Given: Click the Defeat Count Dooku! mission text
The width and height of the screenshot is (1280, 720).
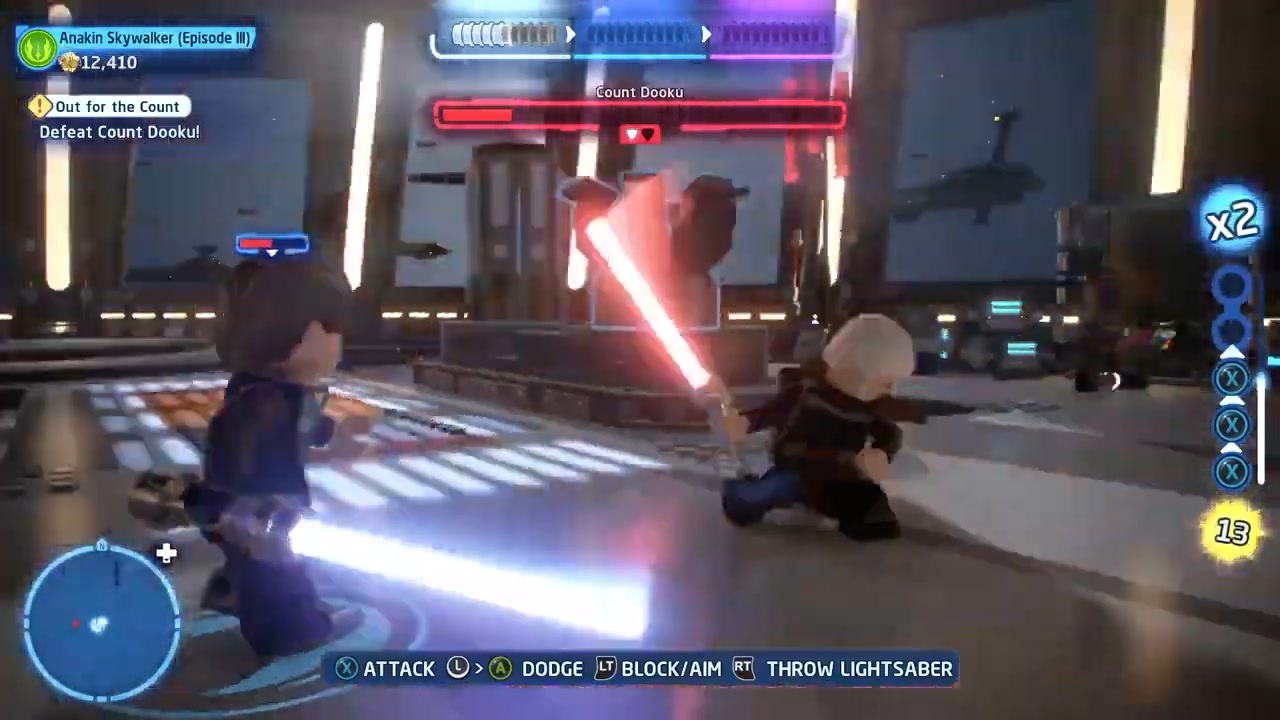Looking at the screenshot, I should [x=119, y=131].
